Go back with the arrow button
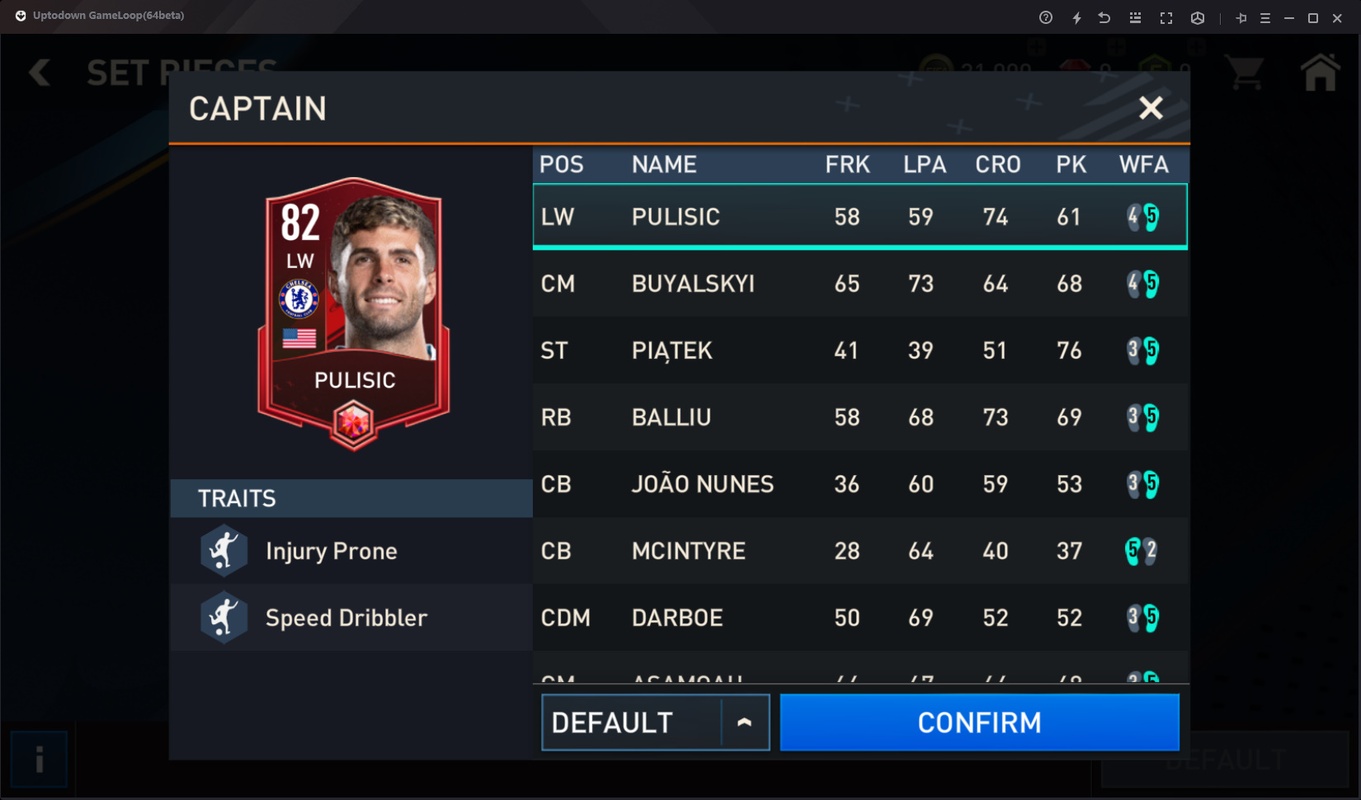Viewport: 1361px width, 800px height. pos(40,72)
